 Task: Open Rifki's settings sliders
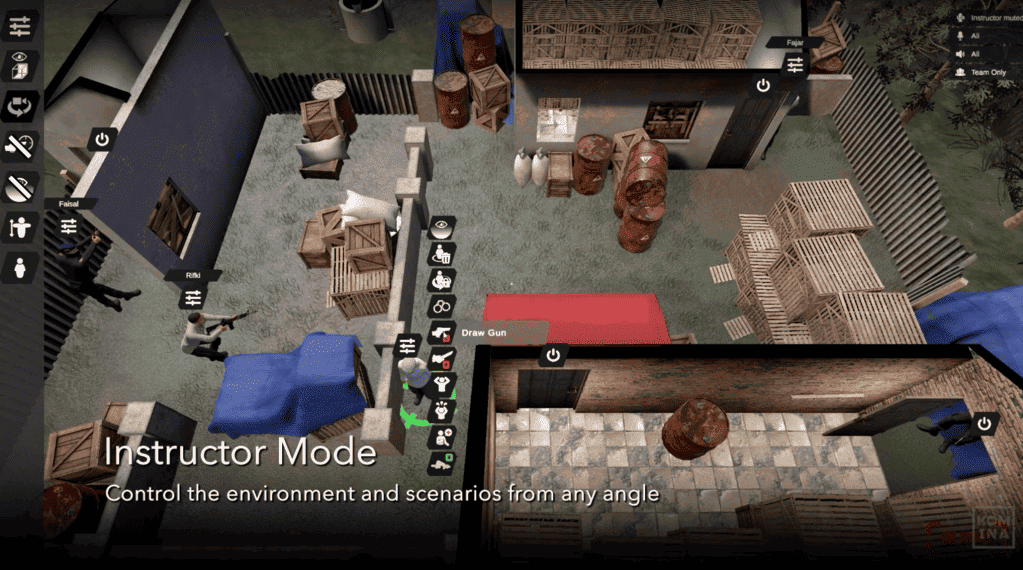[193, 298]
